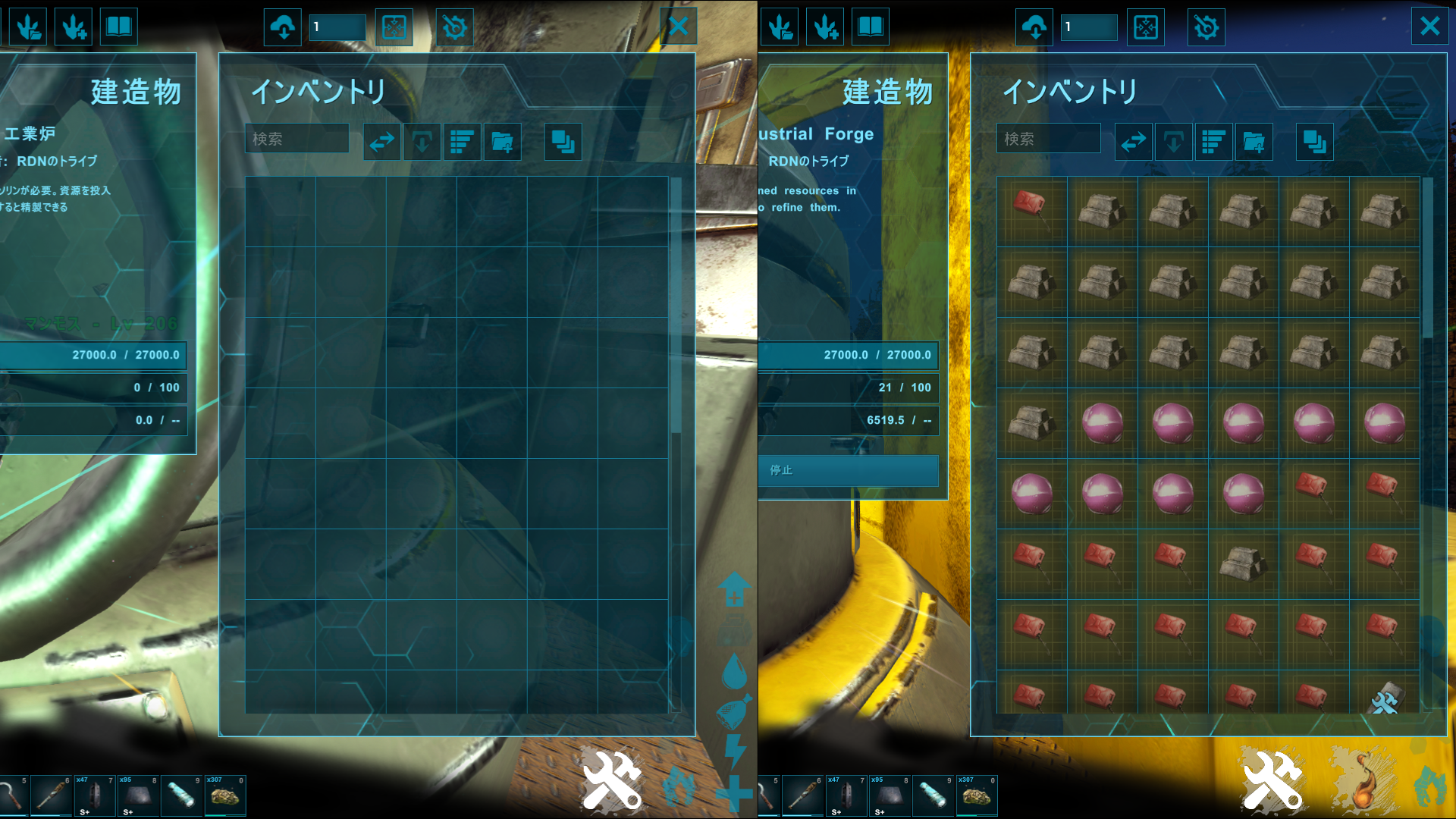Click the transfer-all arrows icon above the inventory

tap(382, 142)
